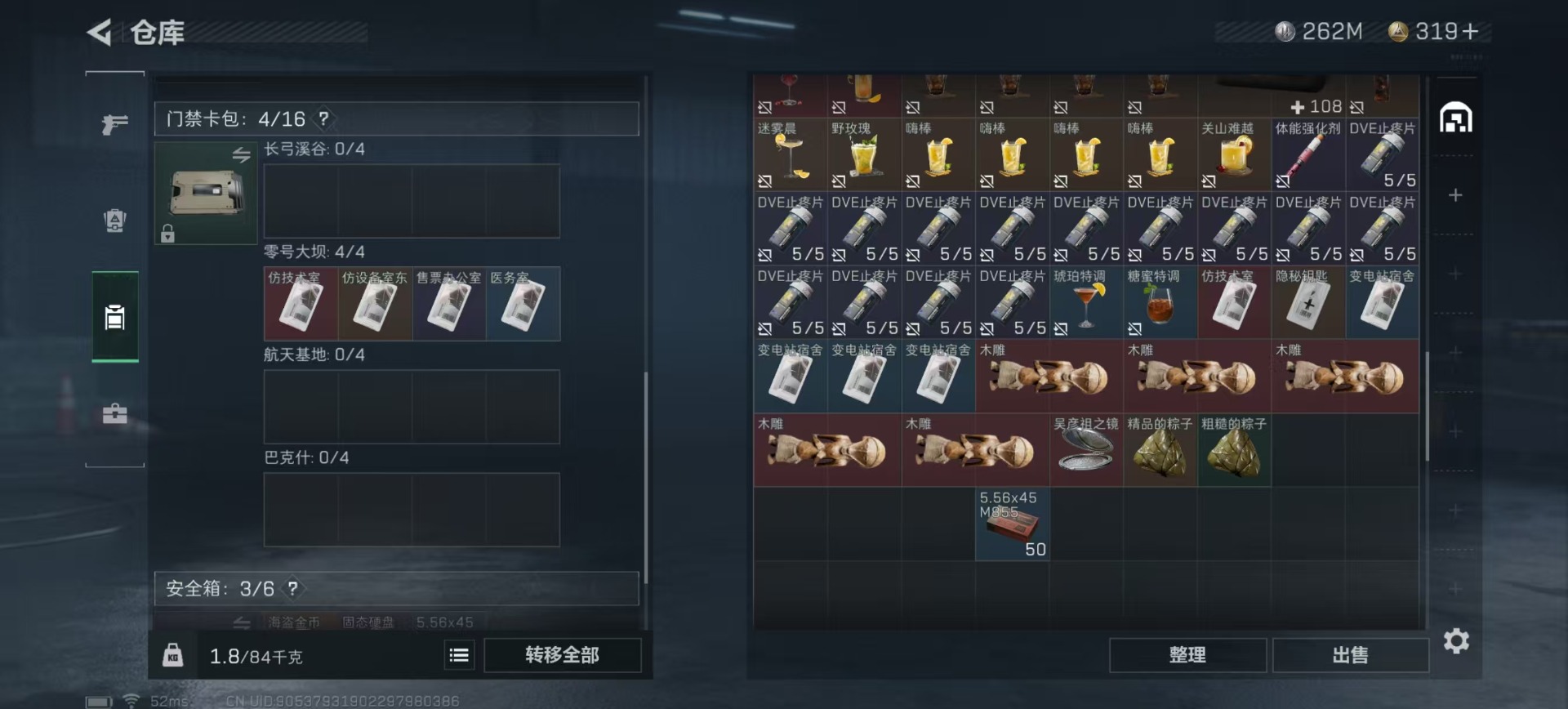Switch to the armor vest tab

[x=115, y=221]
